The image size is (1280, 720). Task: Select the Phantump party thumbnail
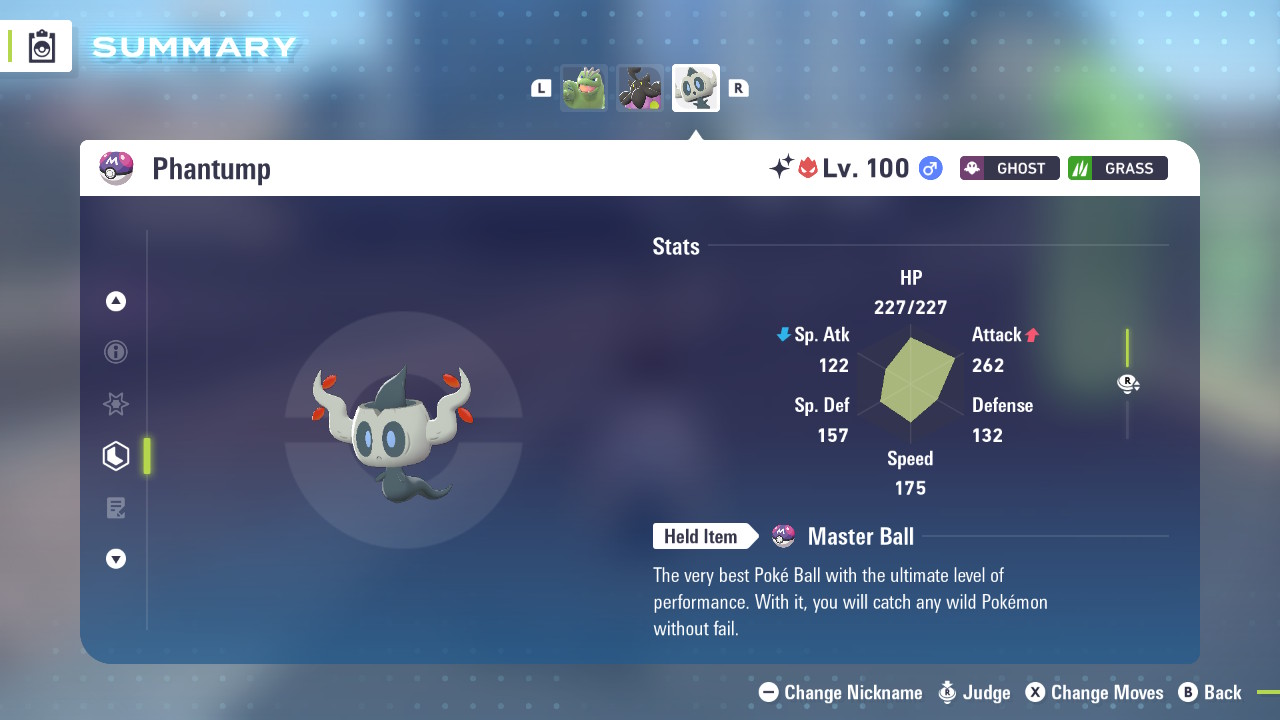click(696, 88)
